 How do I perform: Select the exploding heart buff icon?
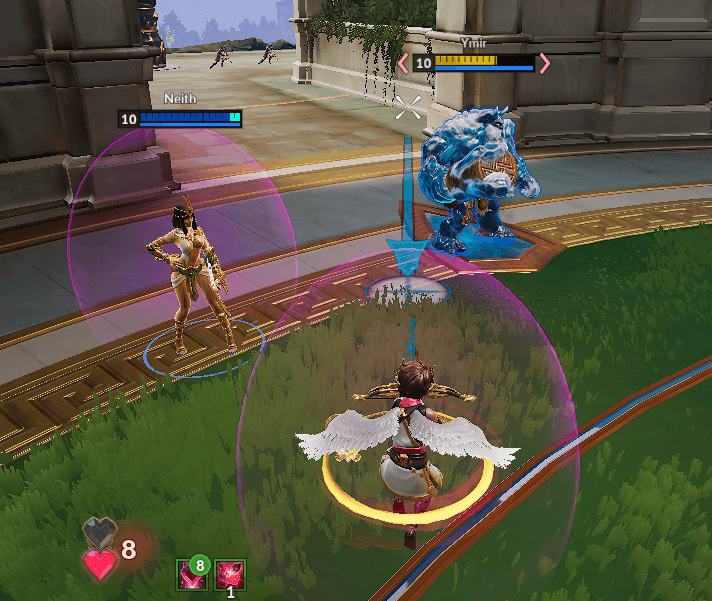tap(230, 574)
